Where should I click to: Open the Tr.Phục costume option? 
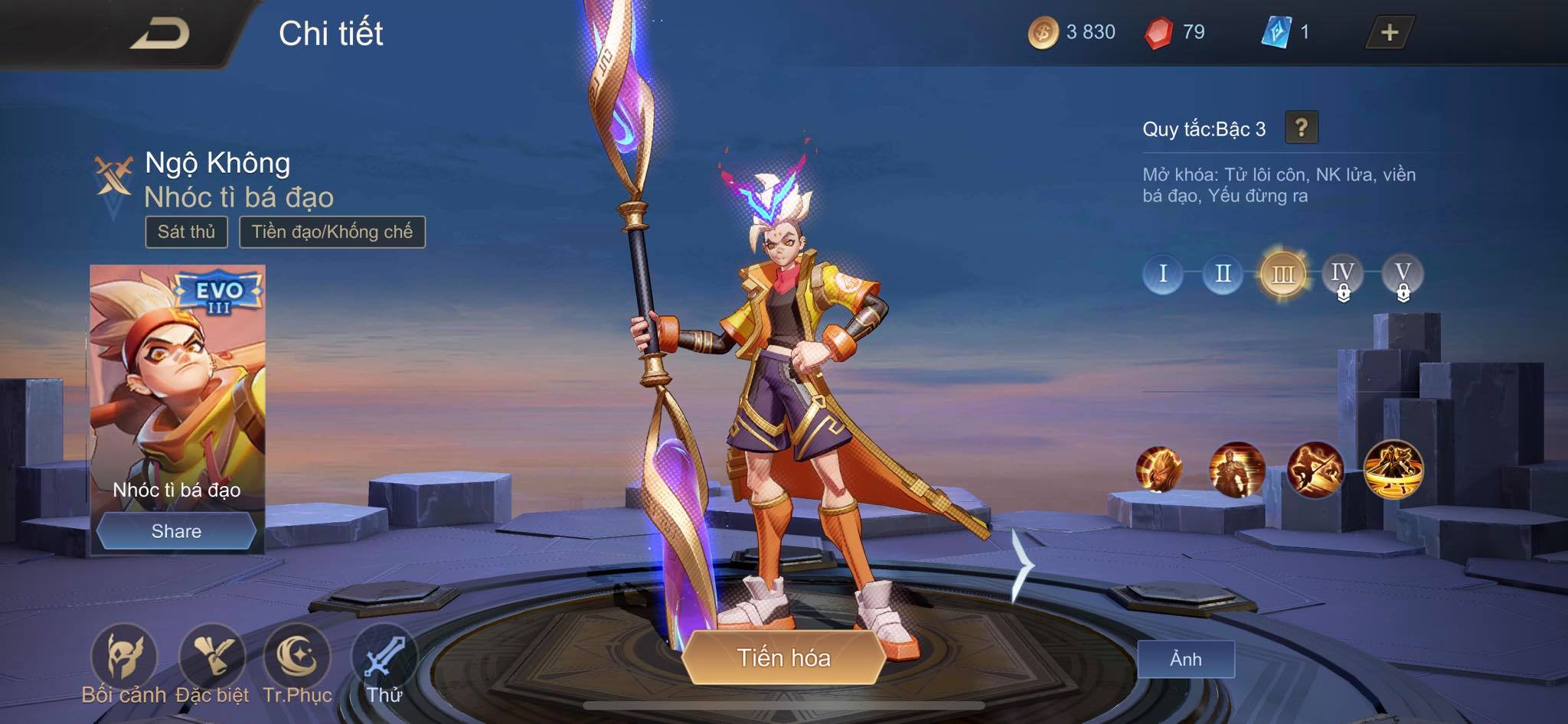[297, 658]
